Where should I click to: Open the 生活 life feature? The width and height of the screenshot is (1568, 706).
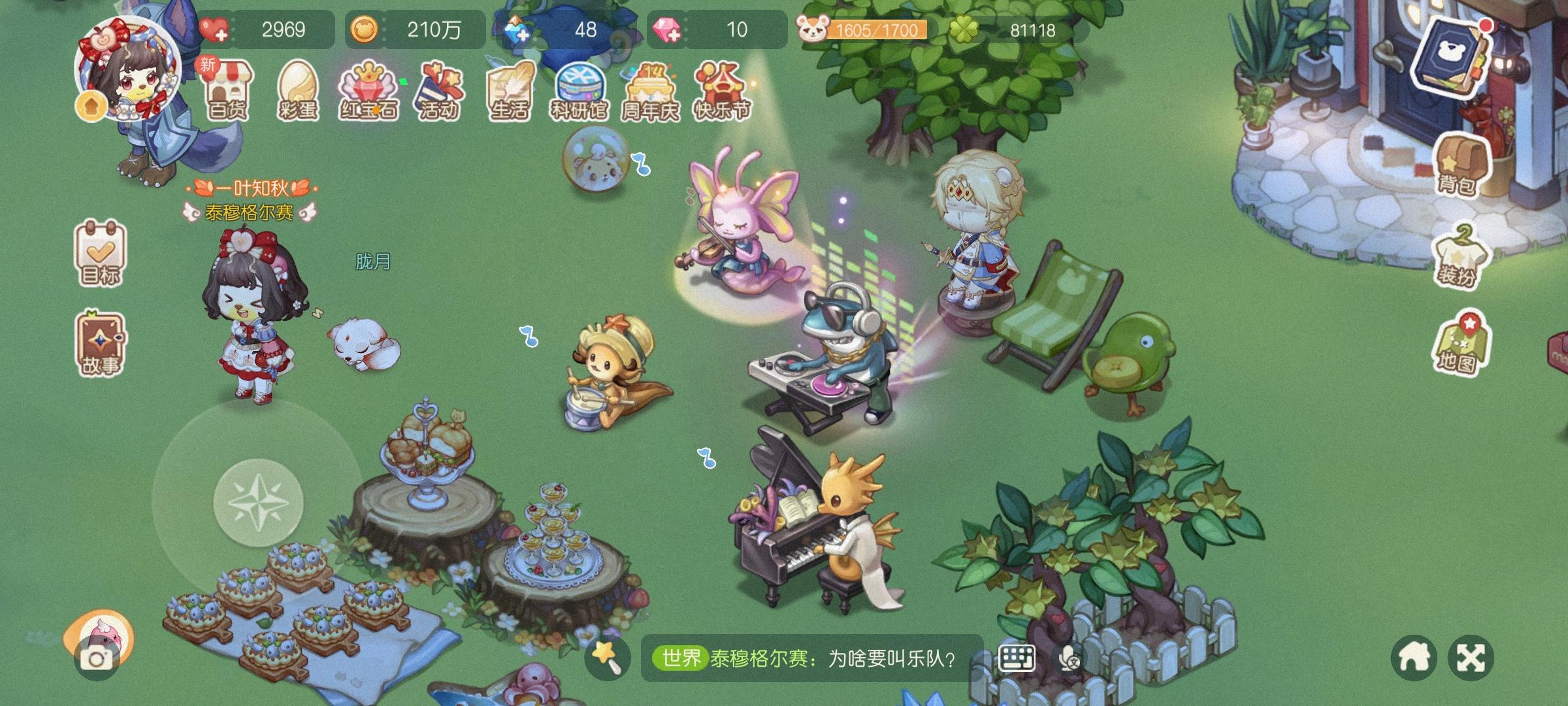(509, 92)
